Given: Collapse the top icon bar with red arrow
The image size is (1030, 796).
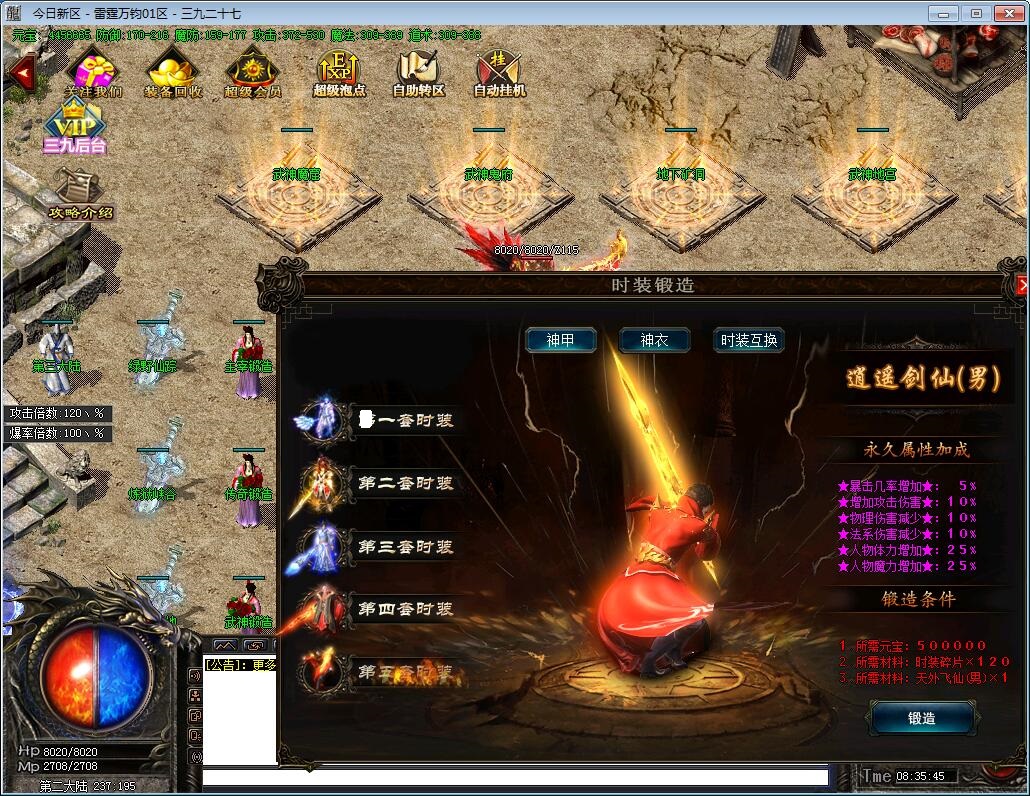Looking at the screenshot, I should 19,71.
